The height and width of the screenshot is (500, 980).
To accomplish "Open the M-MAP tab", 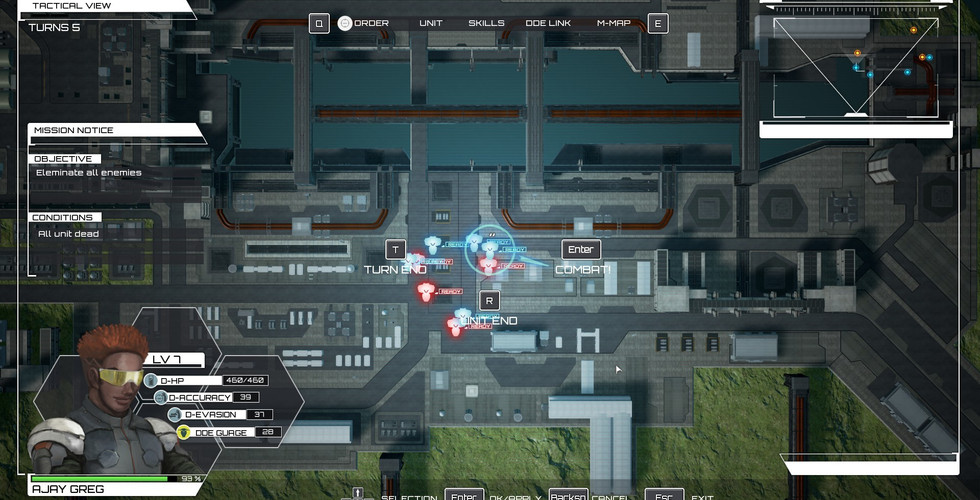I will (613, 23).
